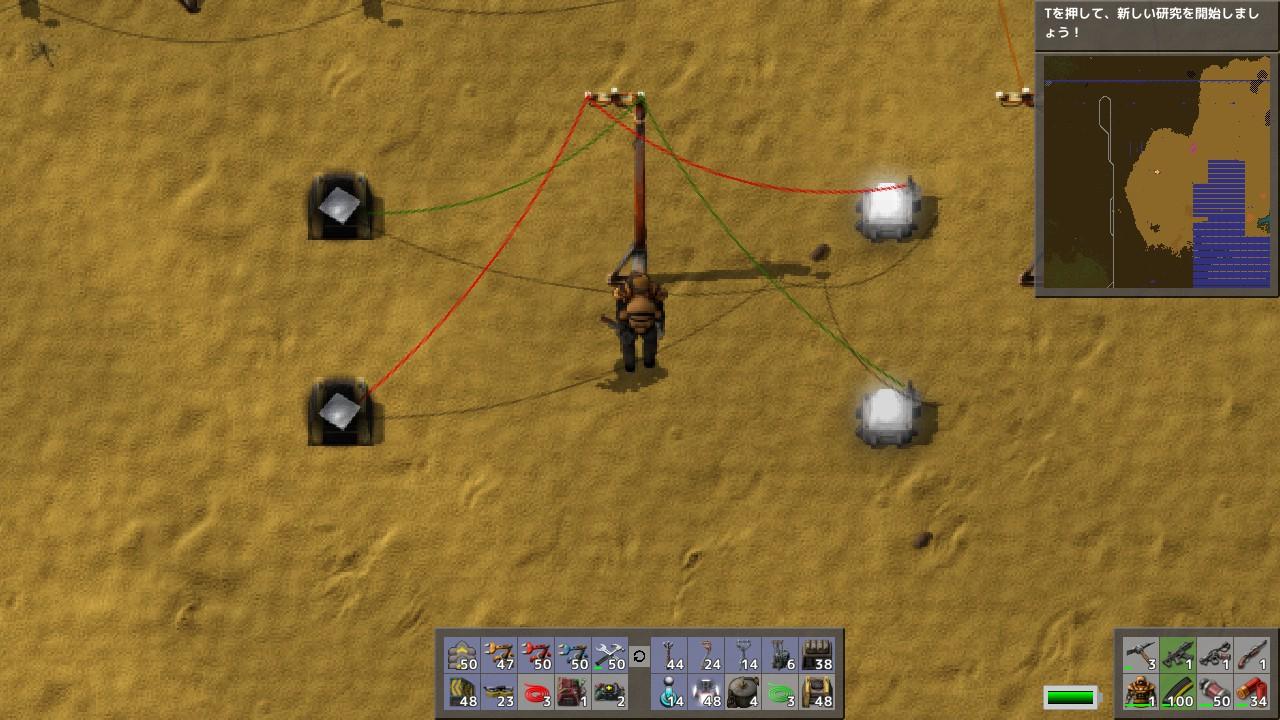Image resolution: width=1280 pixels, height=720 pixels.
Task: Click the quickbar rotate arrow
Action: [639, 657]
